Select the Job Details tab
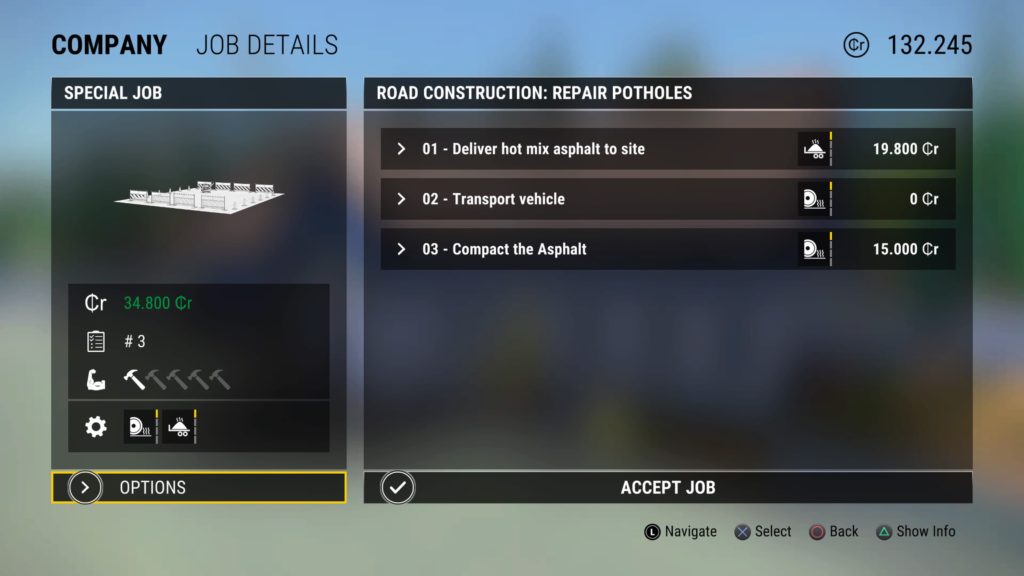Screen dimensions: 1024x576 (267, 45)
